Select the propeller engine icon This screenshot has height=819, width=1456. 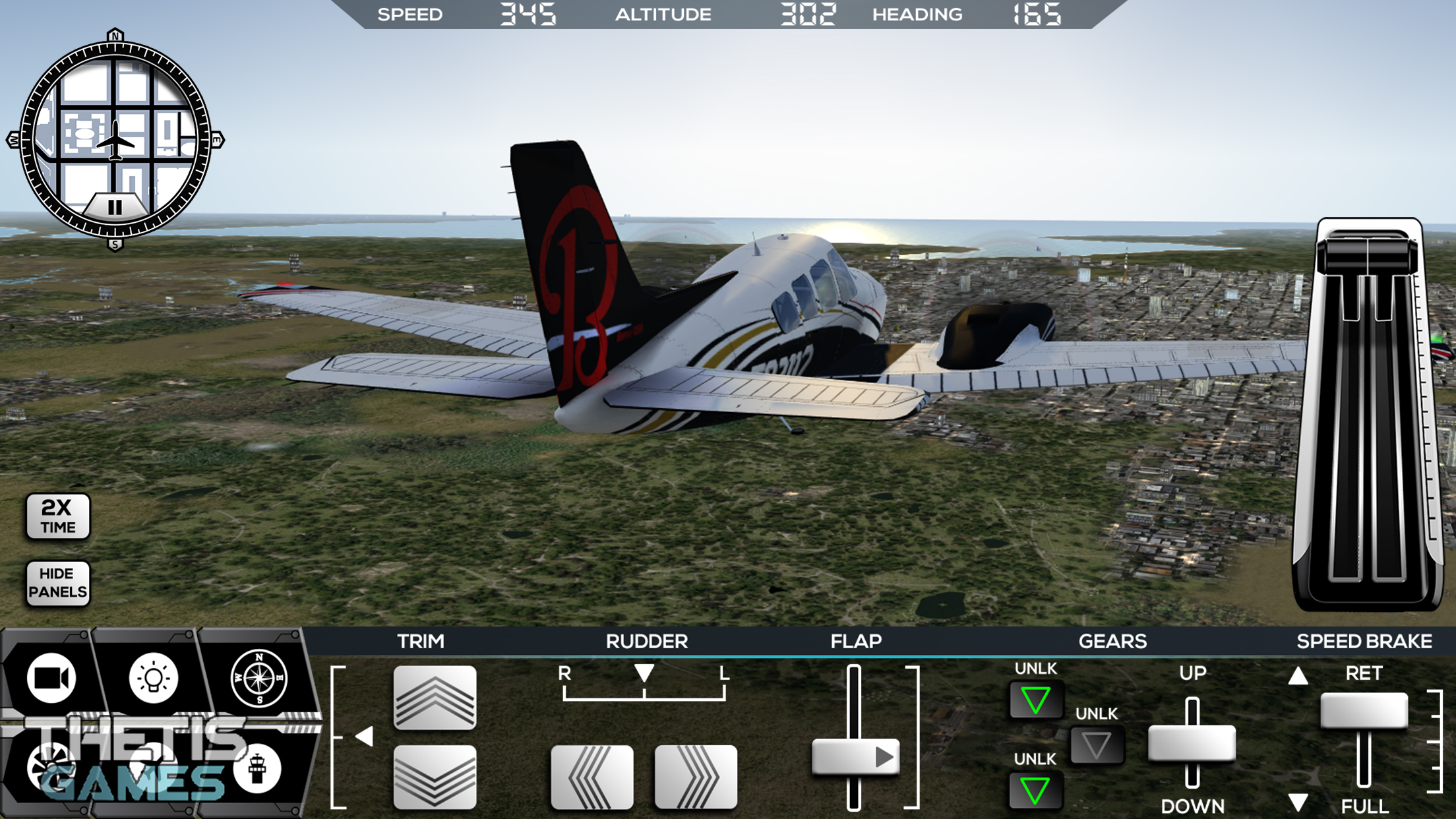[x=51, y=768]
